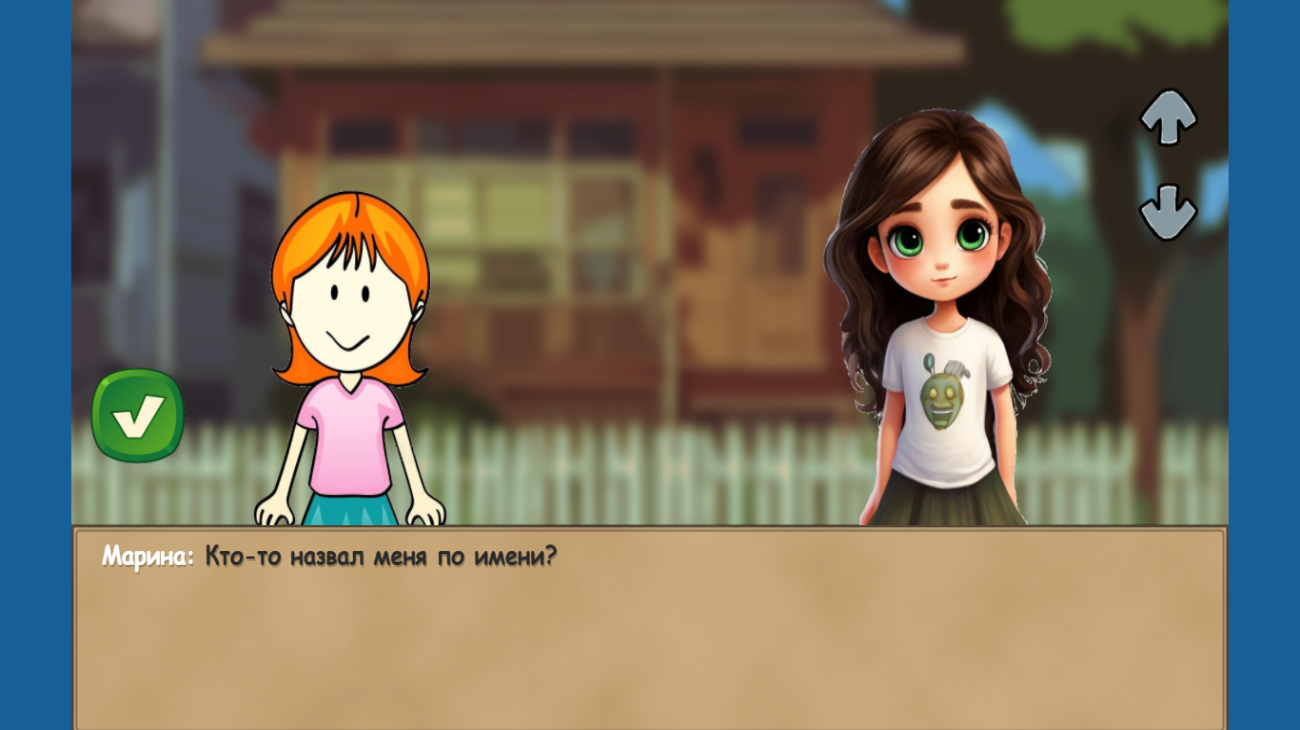Advance dialogue by clicking the text box
Screen dimensions: 1300x730
click(x=650, y=630)
